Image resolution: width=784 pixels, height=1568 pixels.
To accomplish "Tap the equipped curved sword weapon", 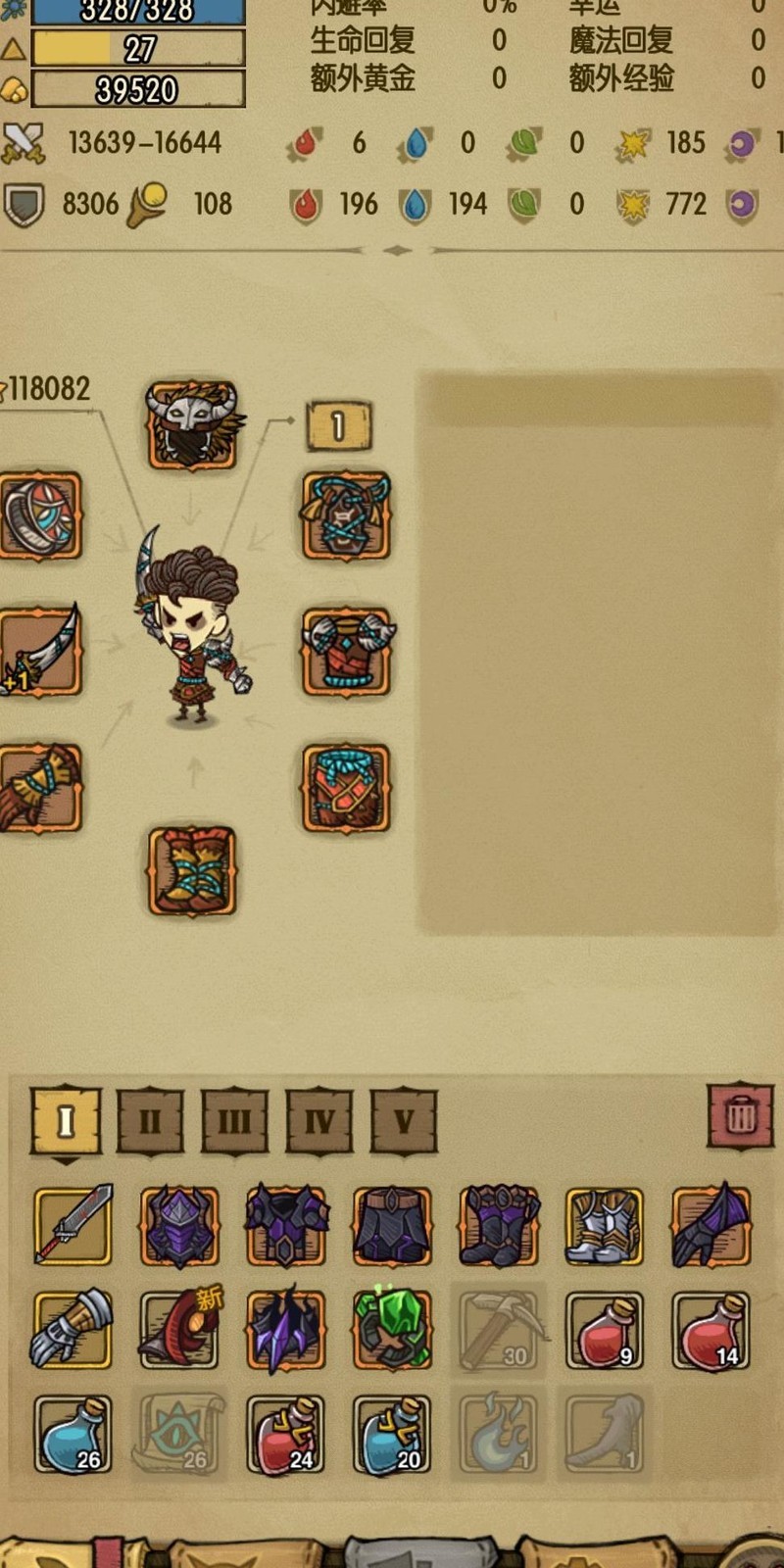I will click(x=39, y=652).
